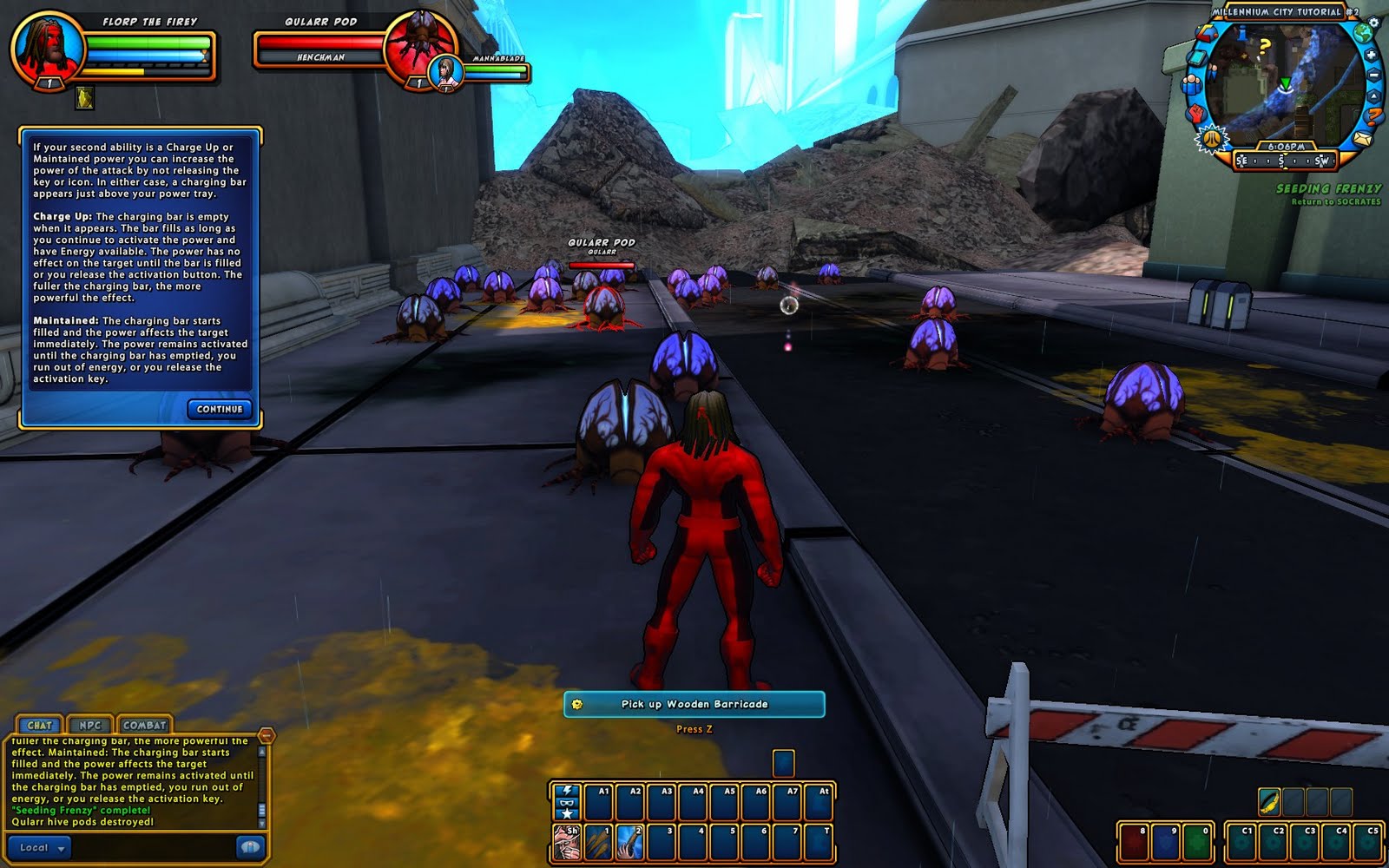Switch to the NPC chat tab

[x=90, y=725]
